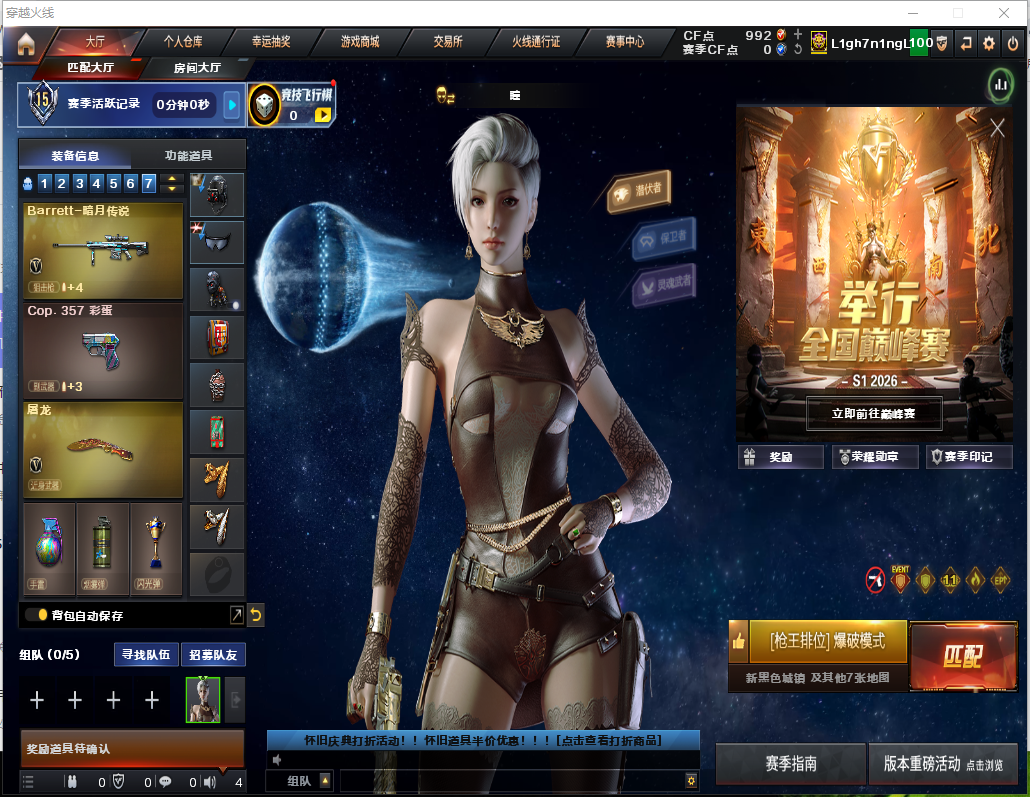Close the 全国巅峰赛 promo banner
The image size is (1030, 797).
tap(997, 128)
